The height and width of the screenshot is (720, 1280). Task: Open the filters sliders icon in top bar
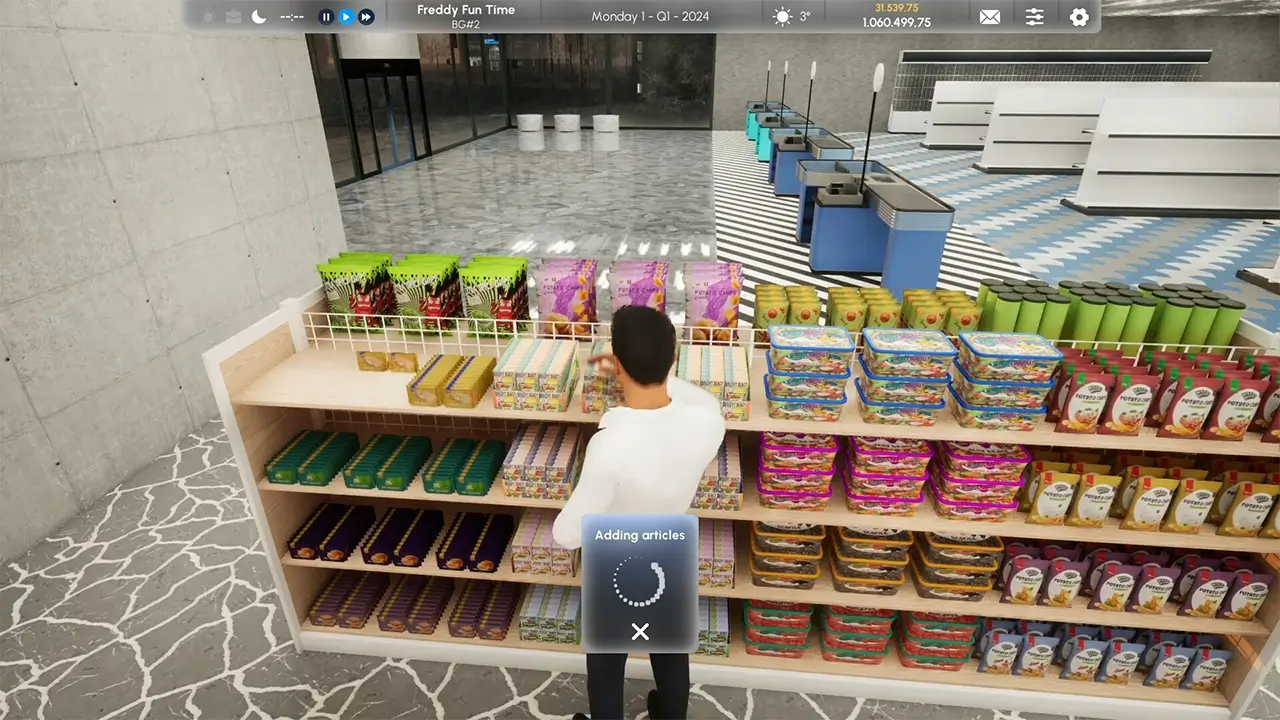(x=1034, y=17)
